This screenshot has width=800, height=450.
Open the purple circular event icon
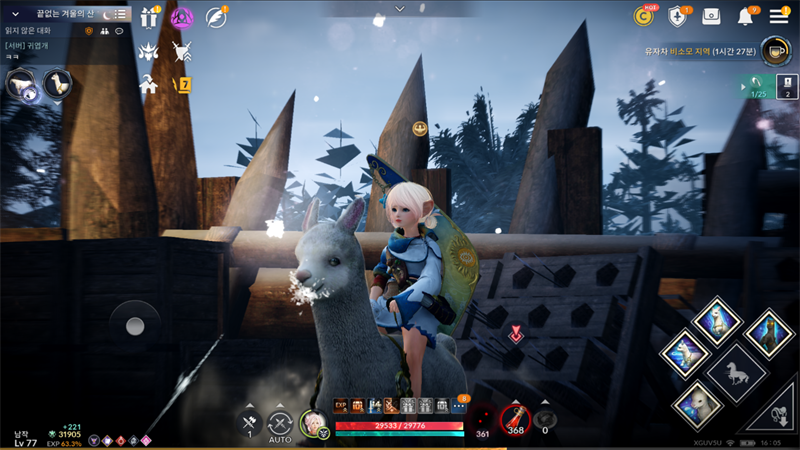coord(182,17)
